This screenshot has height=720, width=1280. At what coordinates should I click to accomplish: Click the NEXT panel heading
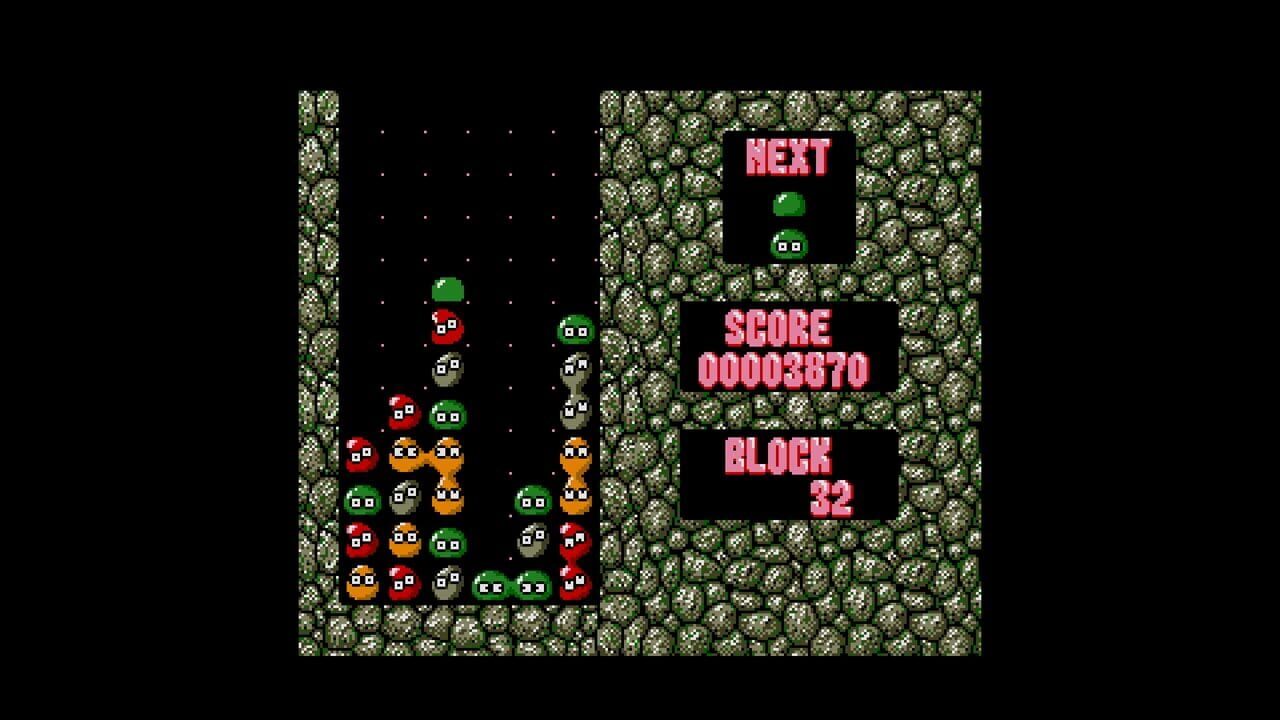point(790,155)
